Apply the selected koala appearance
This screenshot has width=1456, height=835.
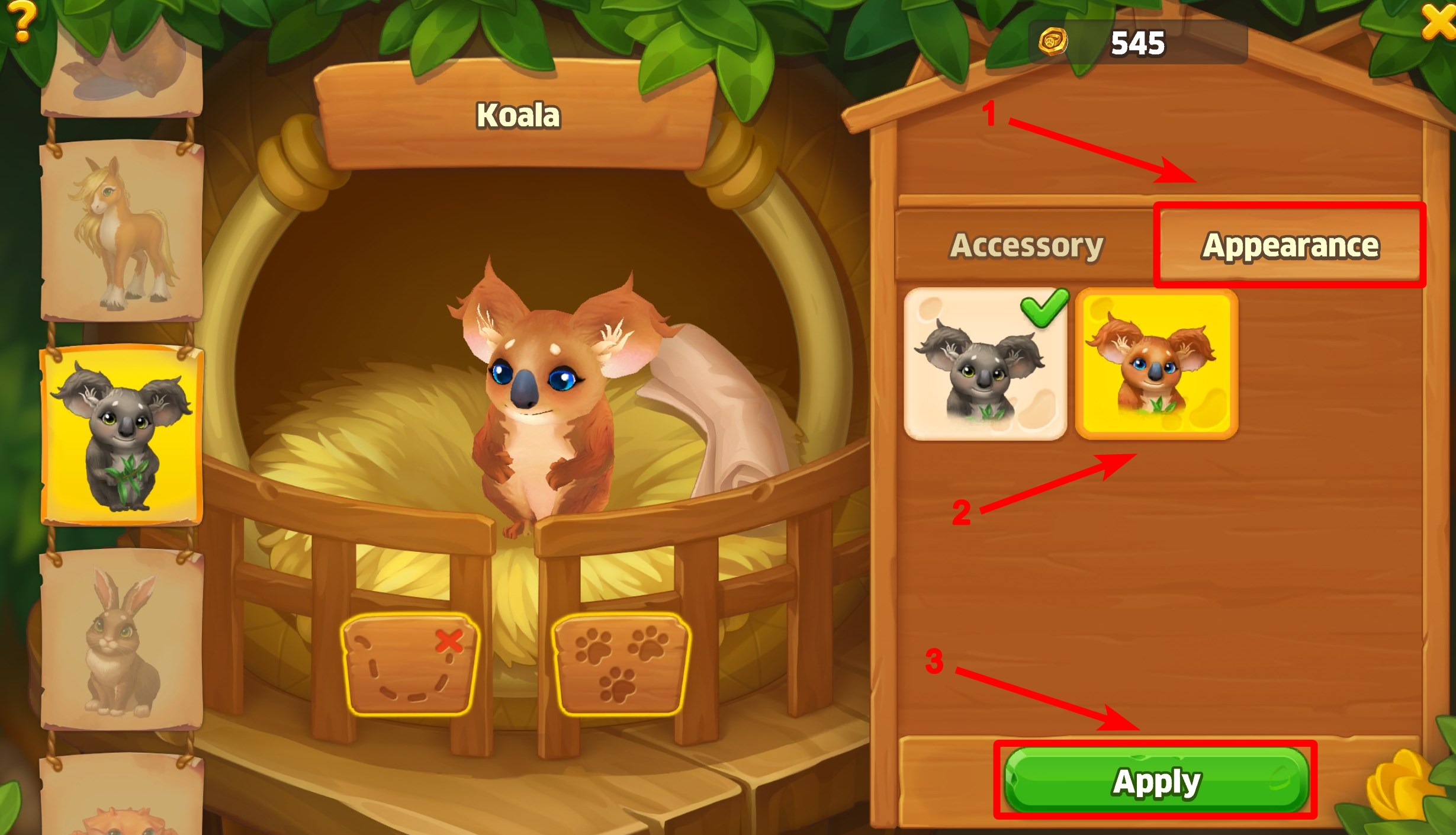[x=1156, y=781]
